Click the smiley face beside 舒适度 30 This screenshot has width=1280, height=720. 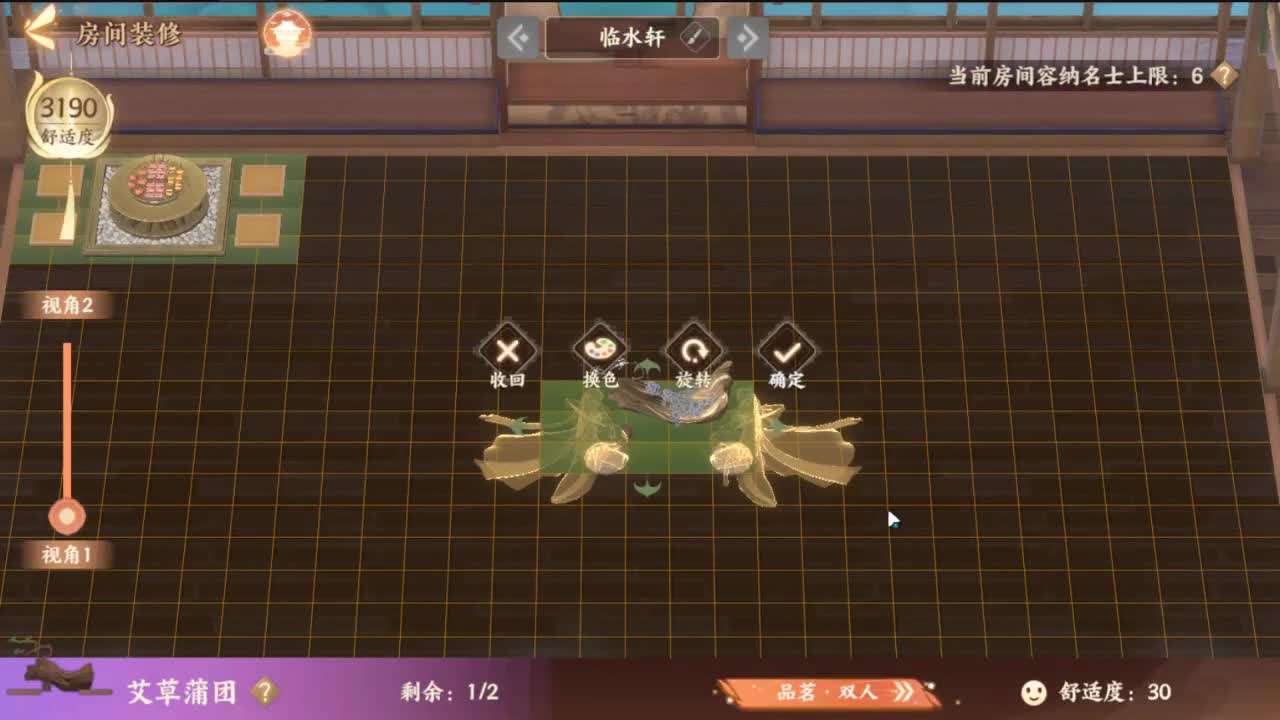[1033, 692]
